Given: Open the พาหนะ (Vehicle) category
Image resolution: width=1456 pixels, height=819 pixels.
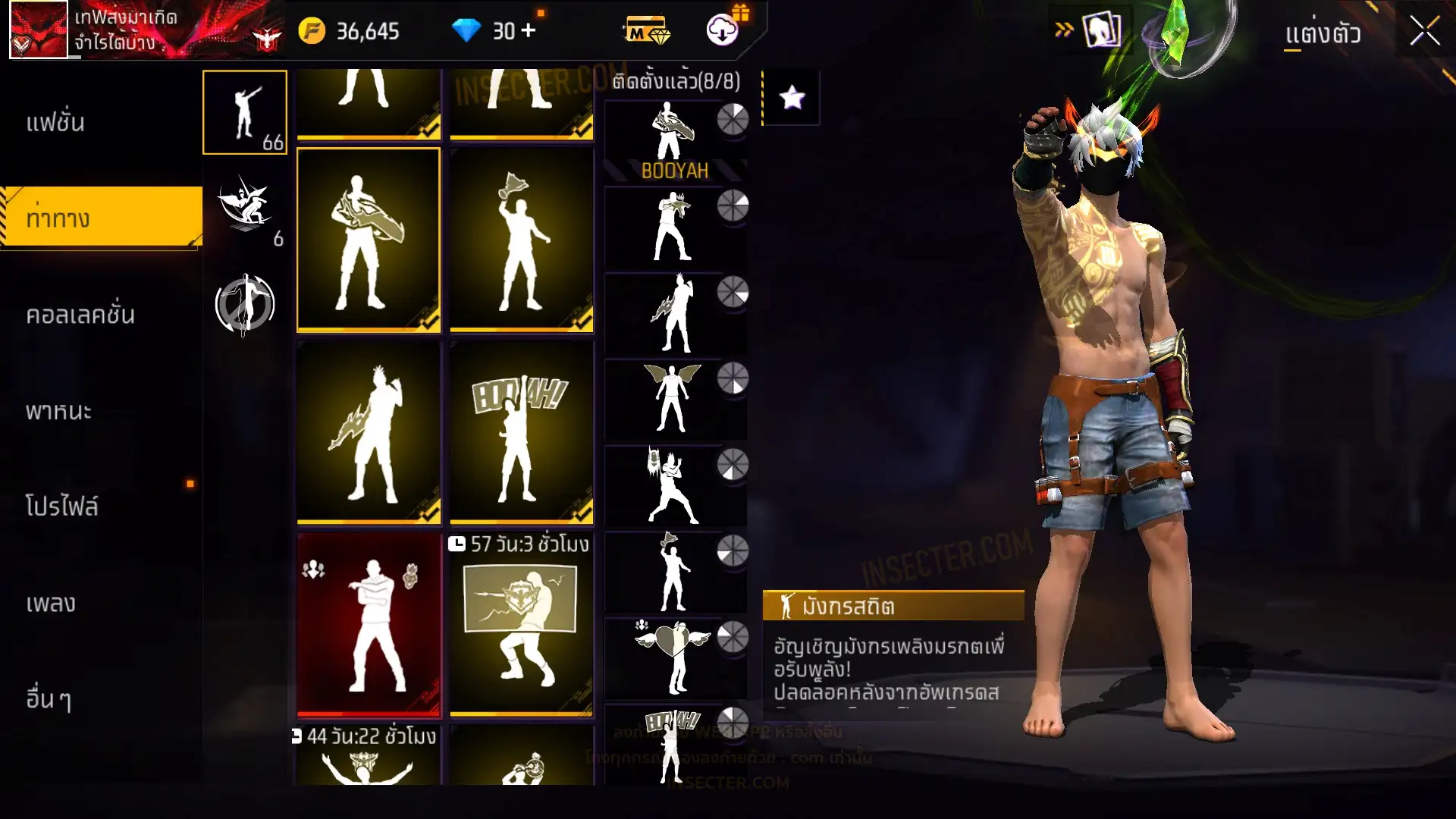Looking at the screenshot, I should [59, 411].
